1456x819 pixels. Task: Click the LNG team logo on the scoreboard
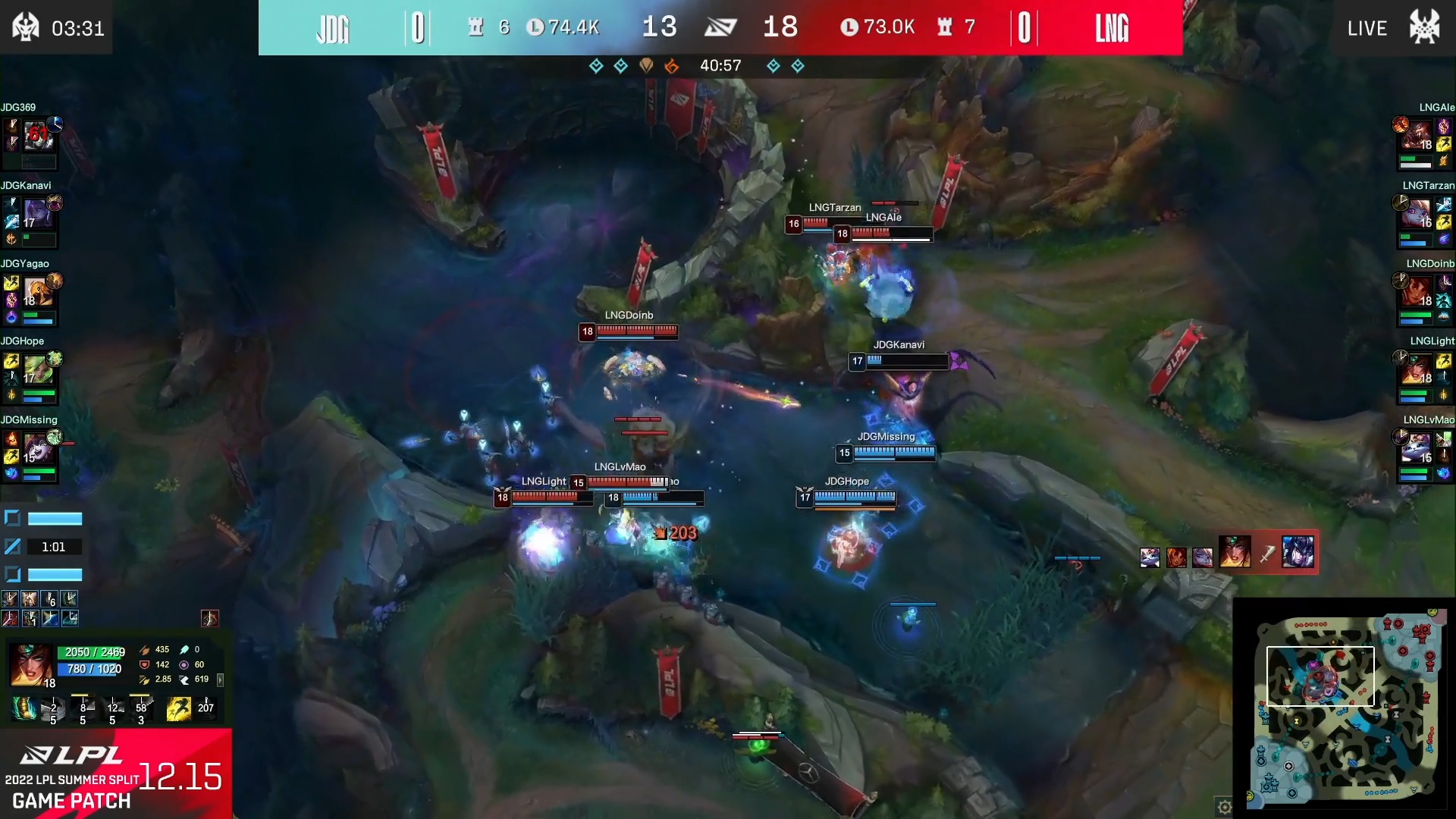(1113, 29)
